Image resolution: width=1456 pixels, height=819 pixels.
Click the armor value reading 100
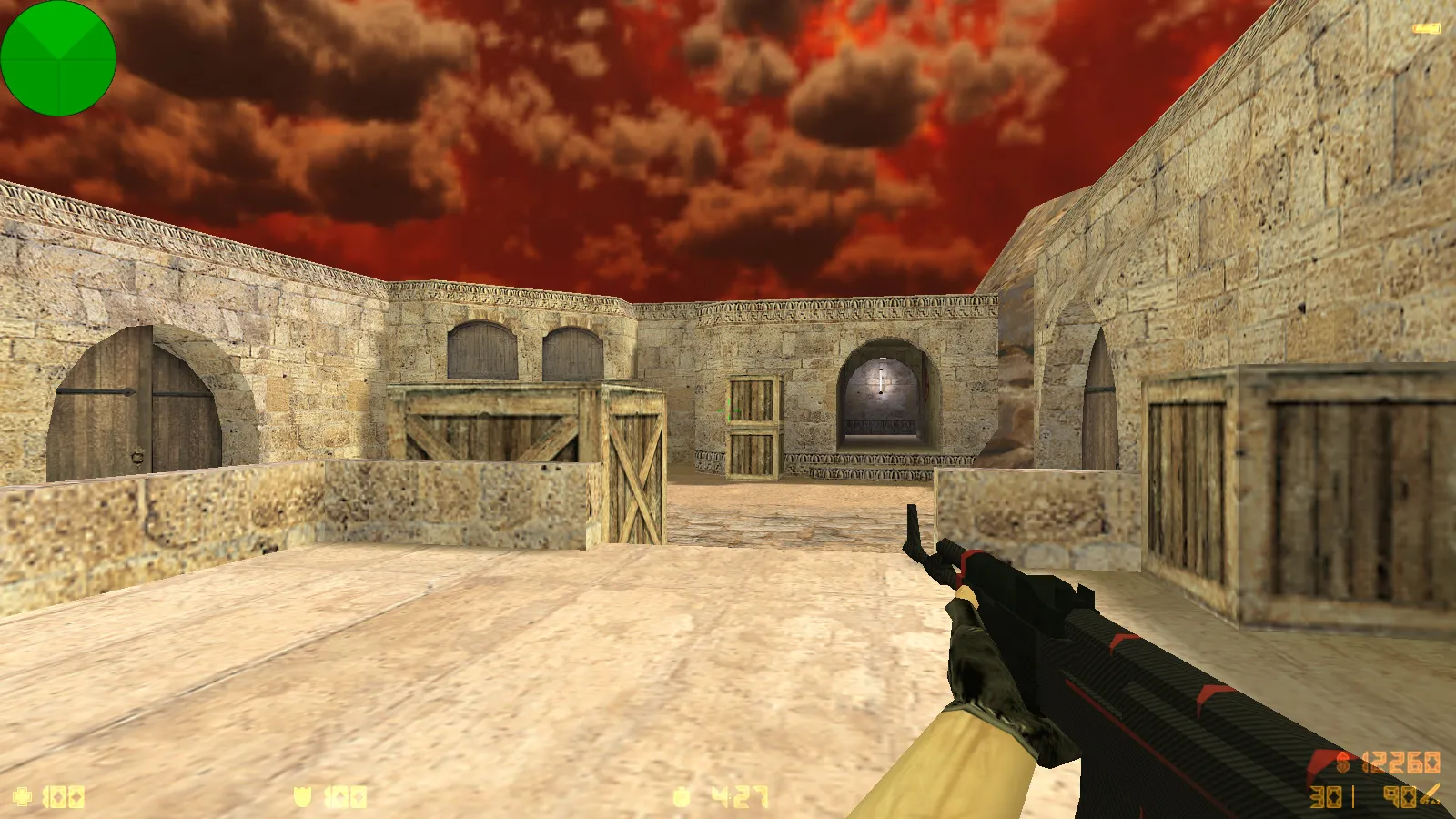[344, 796]
